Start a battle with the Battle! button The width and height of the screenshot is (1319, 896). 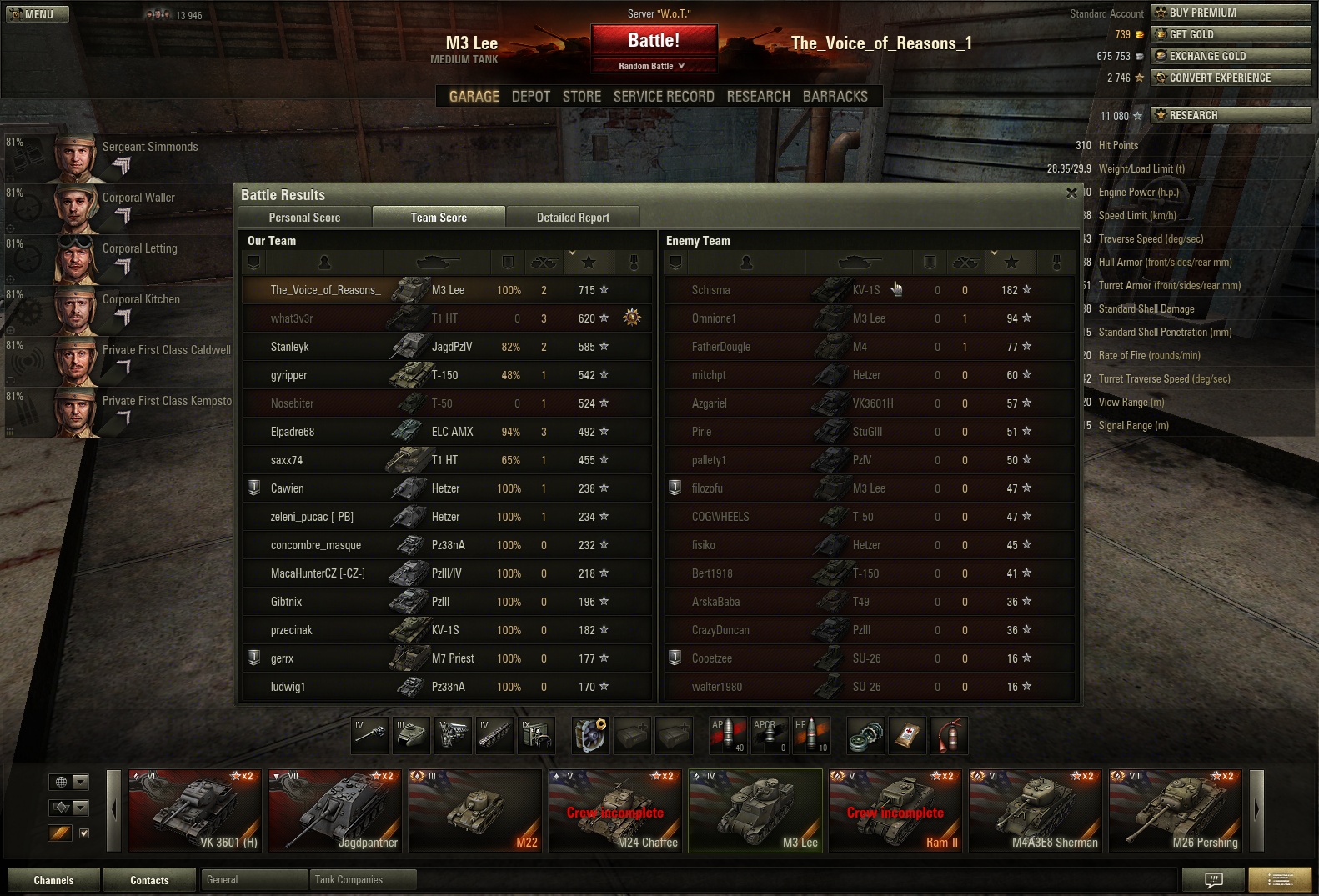(x=654, y=40)
